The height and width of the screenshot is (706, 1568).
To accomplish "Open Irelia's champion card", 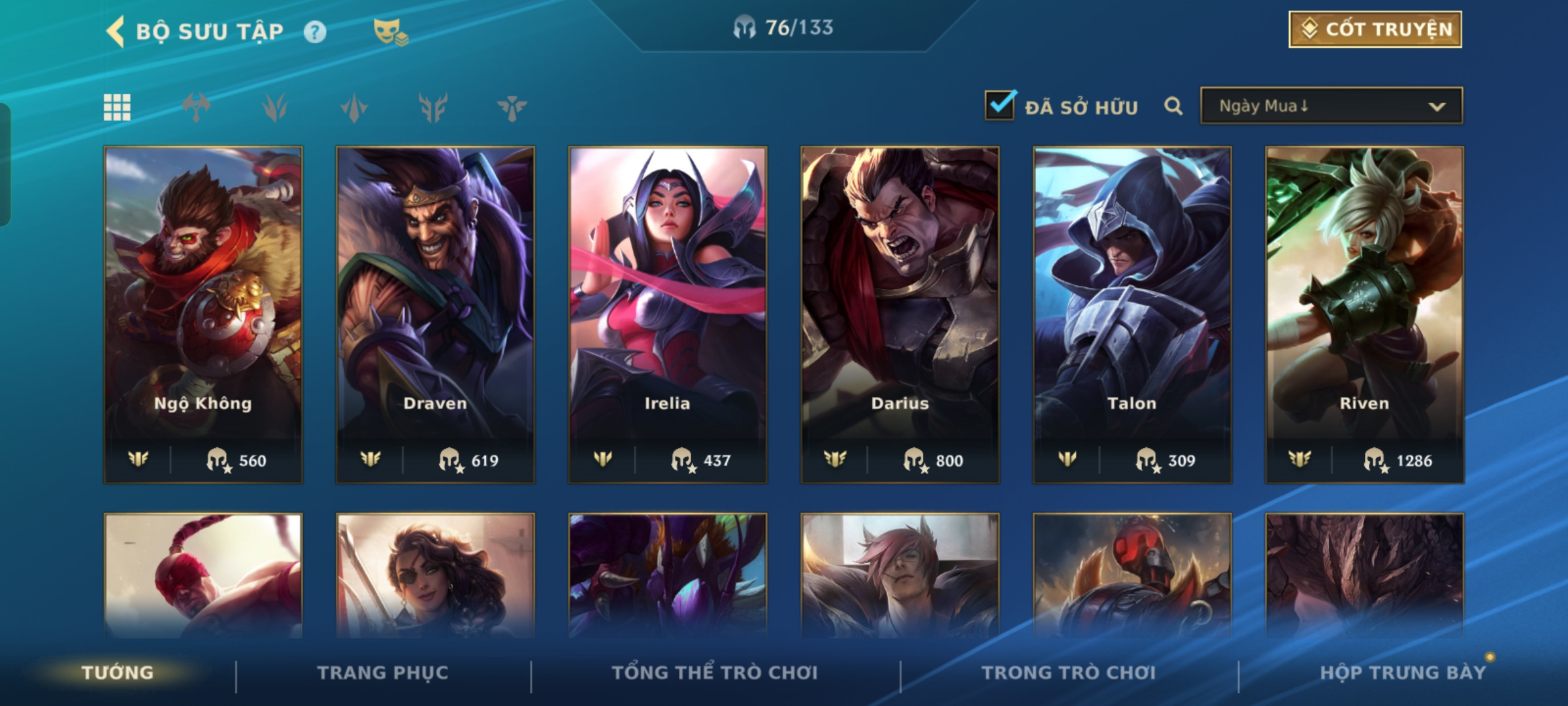I will coord(668,314).
